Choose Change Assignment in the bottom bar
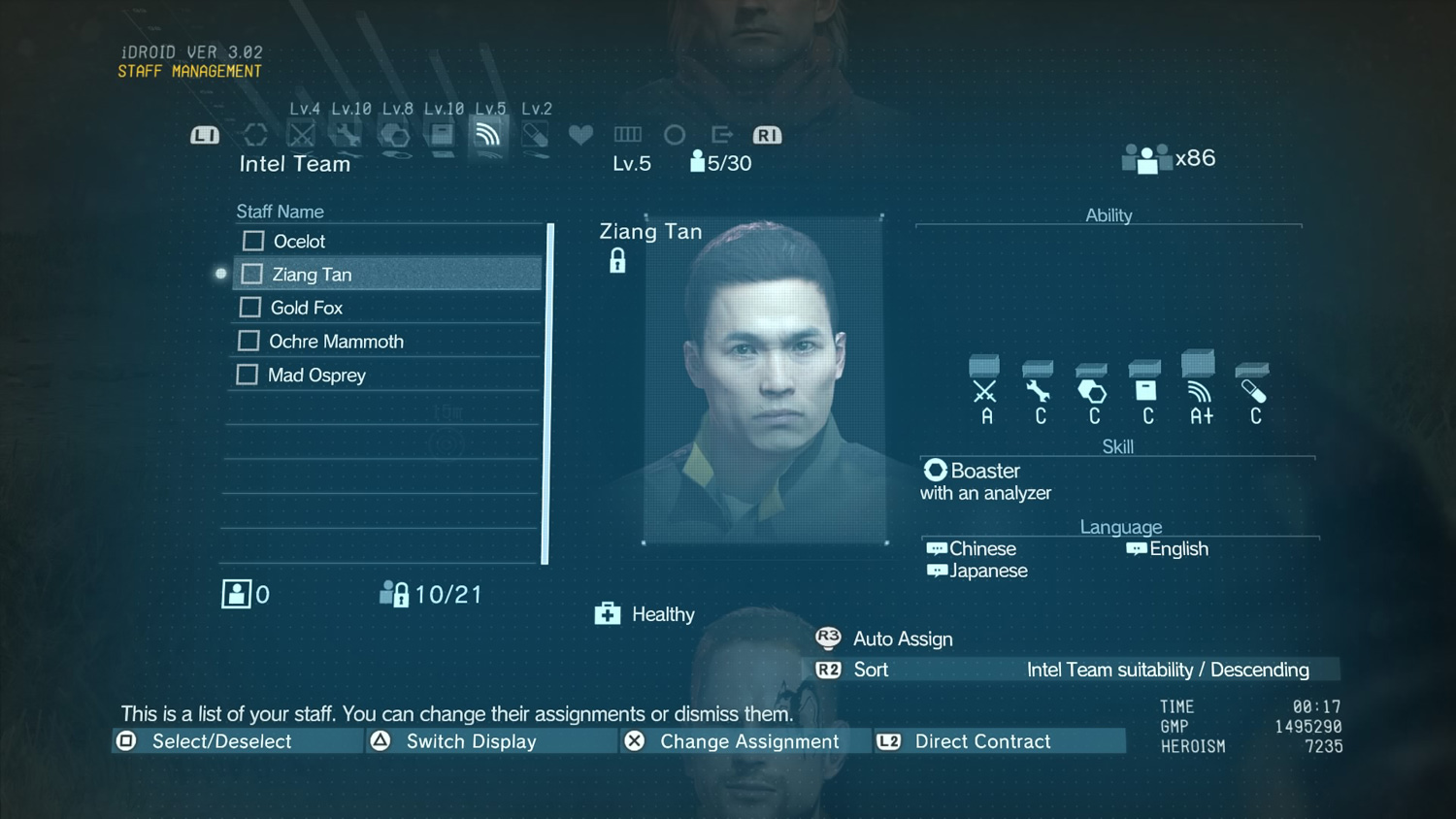 [747, 741]
